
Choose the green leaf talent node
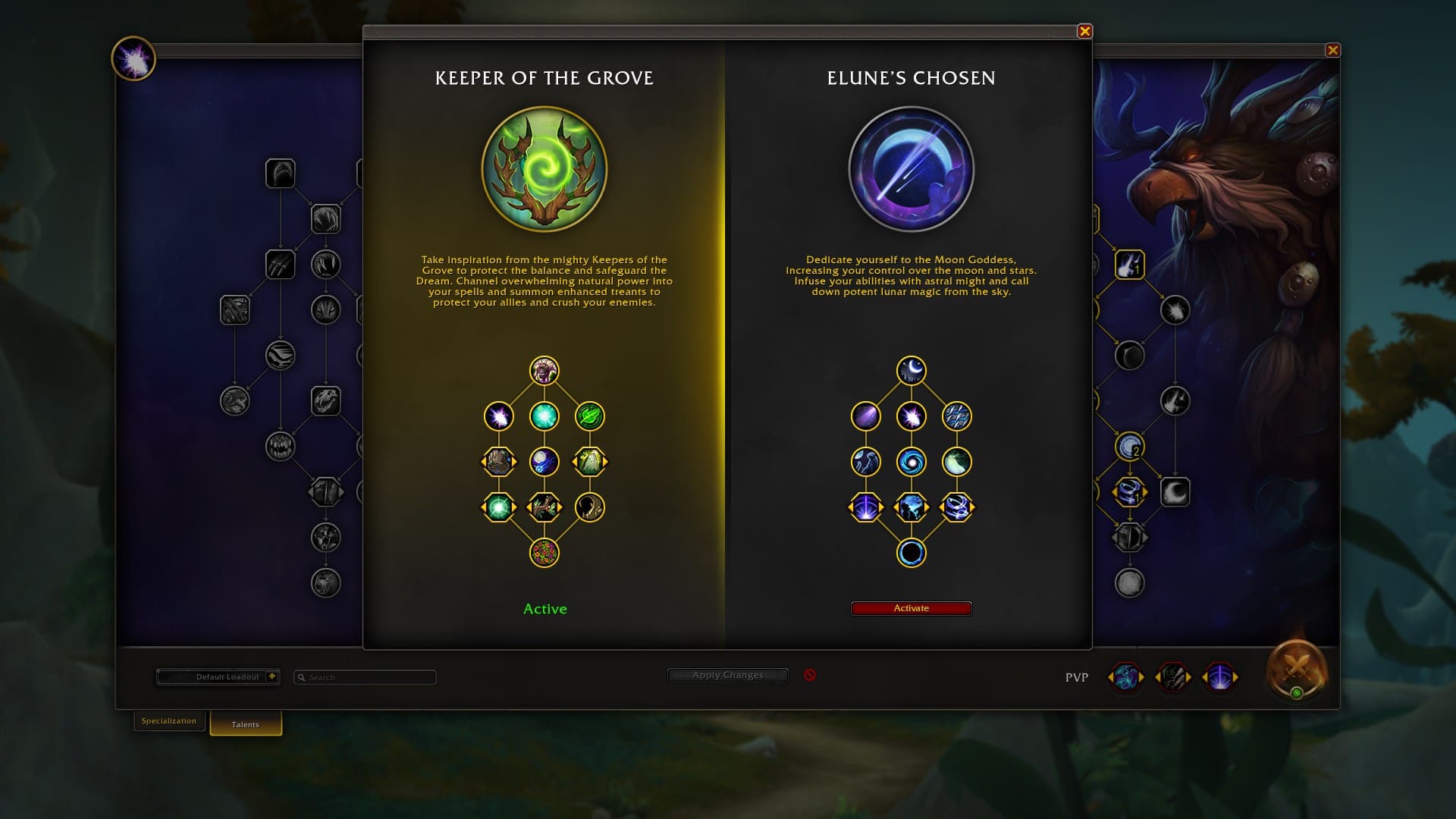[x=589, y=416]
